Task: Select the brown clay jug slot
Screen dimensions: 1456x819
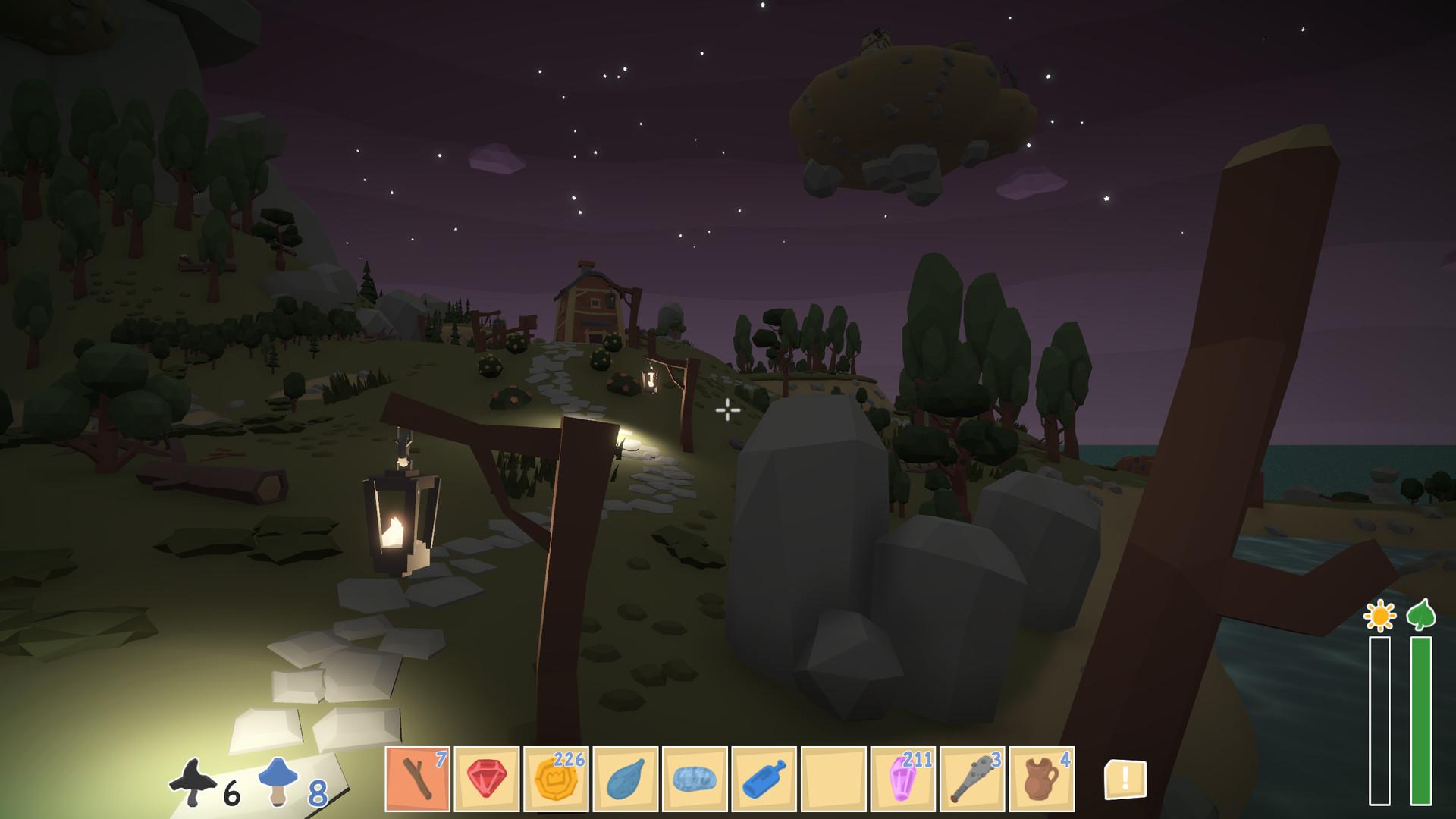Action: (x=1042, y=779)
